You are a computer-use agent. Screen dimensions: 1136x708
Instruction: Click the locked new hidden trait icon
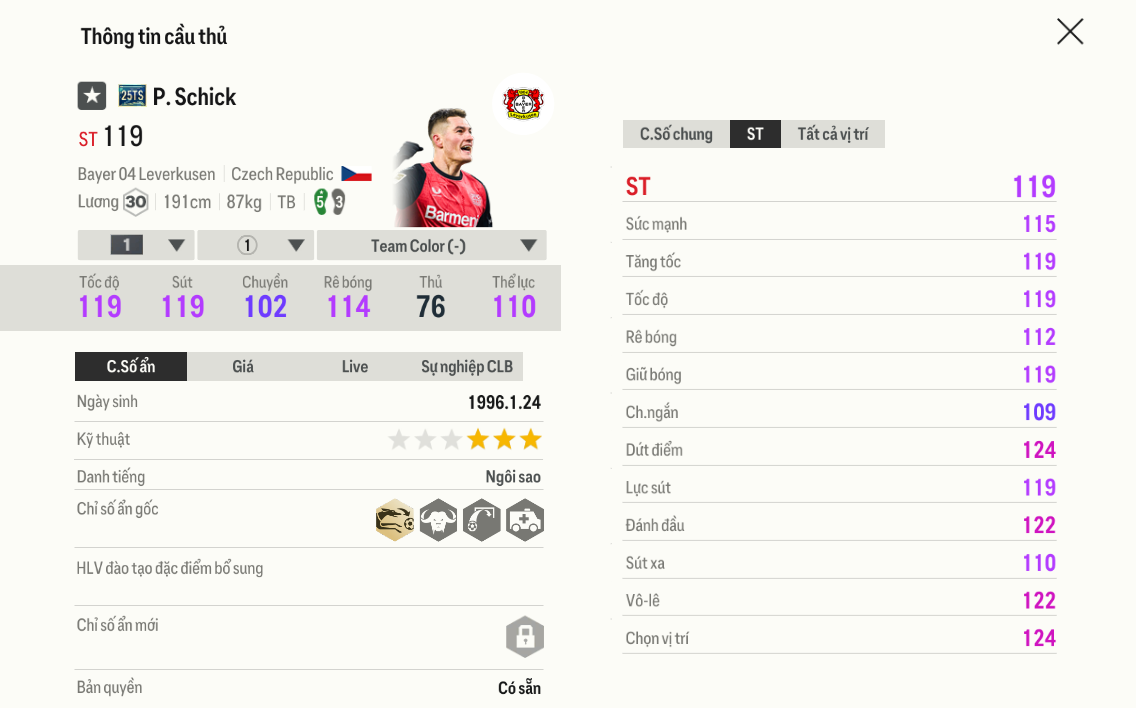tap(525, 636)
